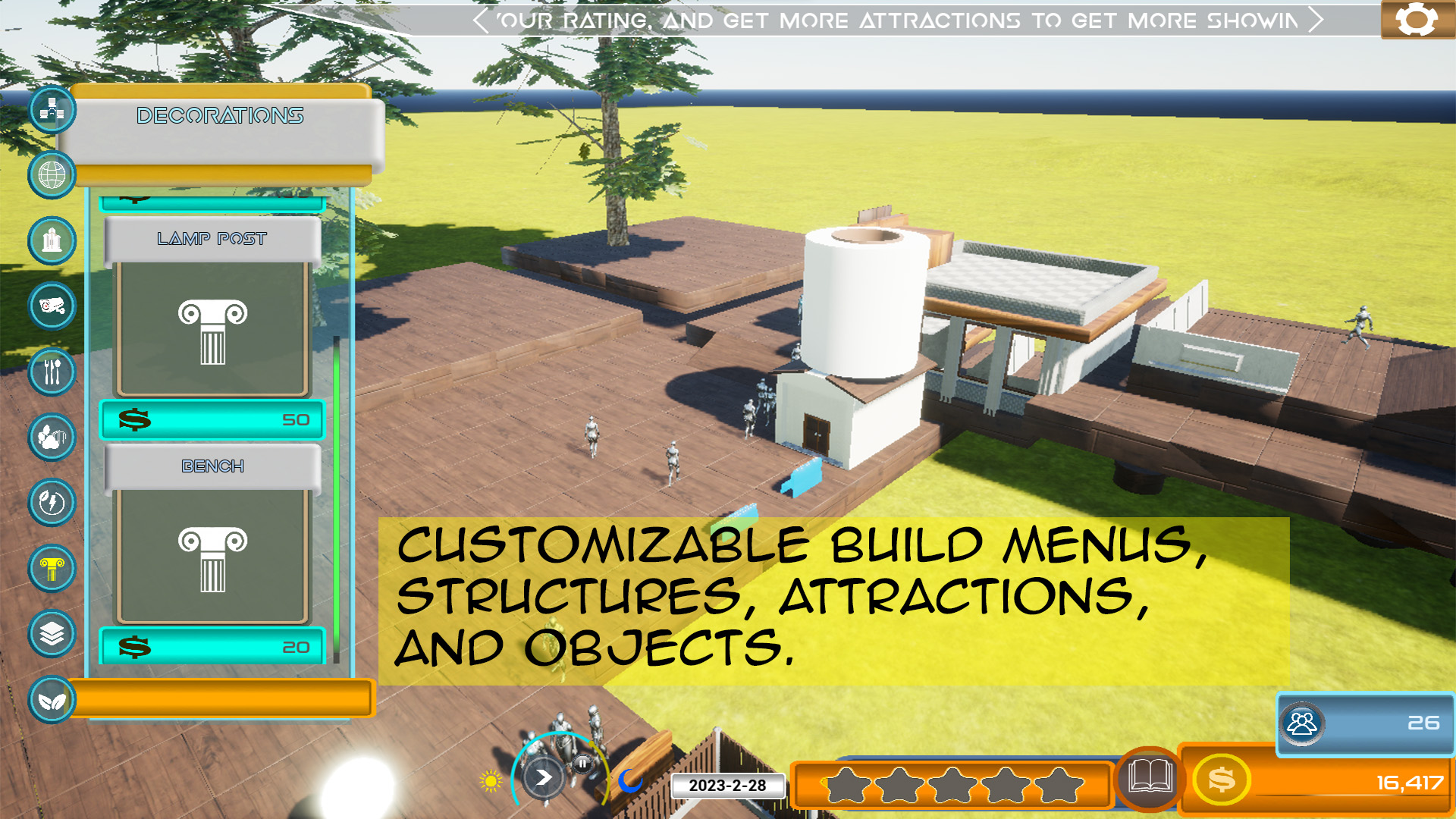The height and width of the screenshot is (819, 1456).
Task: Advance the news ticker with the right chevron
Action: 1316,20
